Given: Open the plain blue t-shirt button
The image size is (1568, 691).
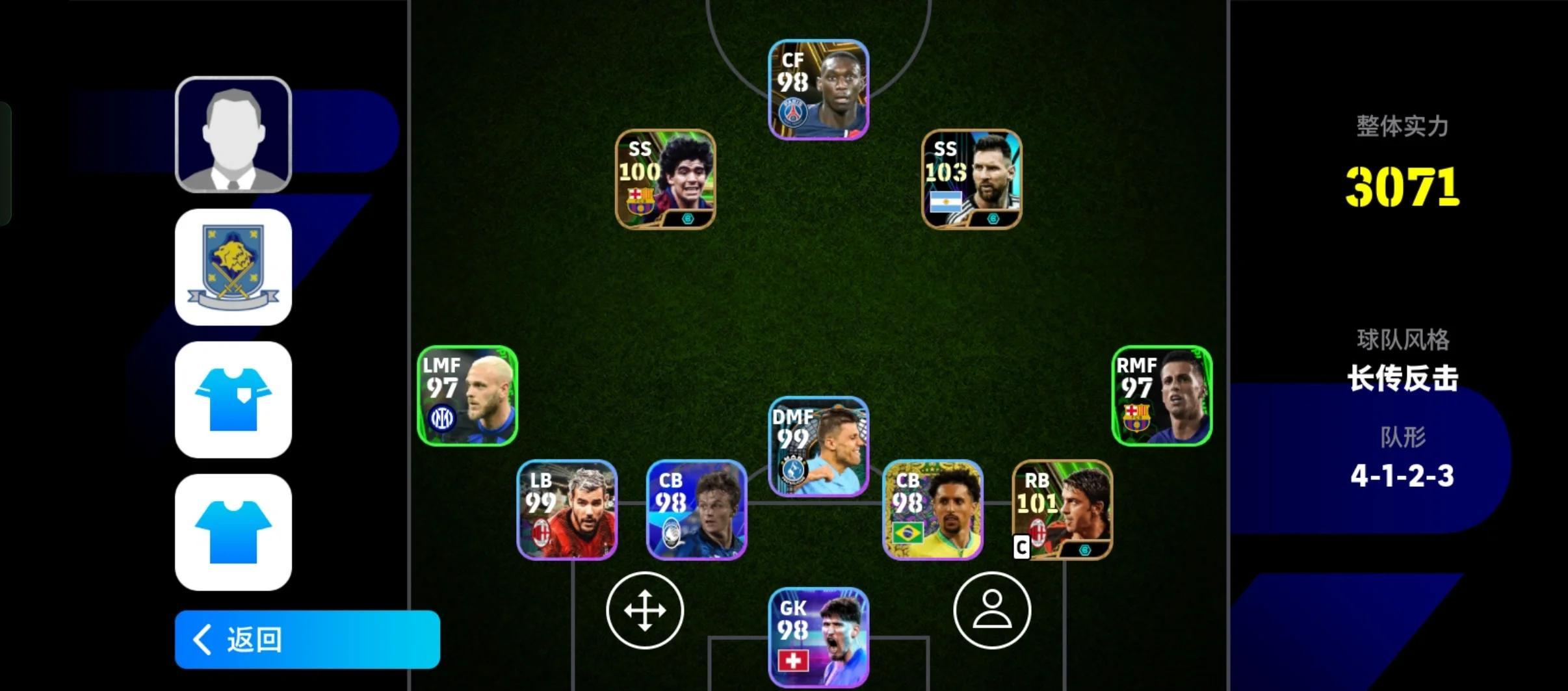Looking at the screenshot, I should click(x=233, y=532).
